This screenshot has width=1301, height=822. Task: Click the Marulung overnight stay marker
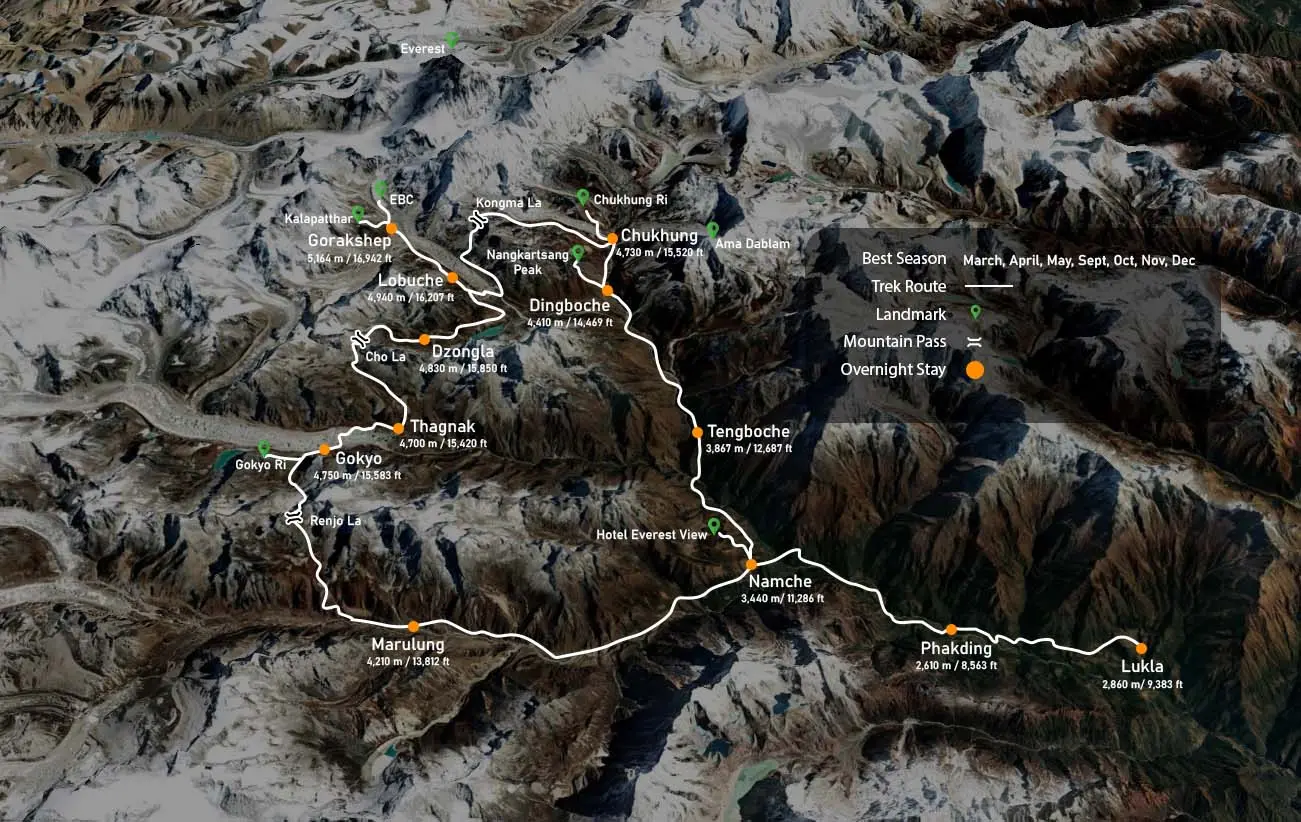pos(413,626)
